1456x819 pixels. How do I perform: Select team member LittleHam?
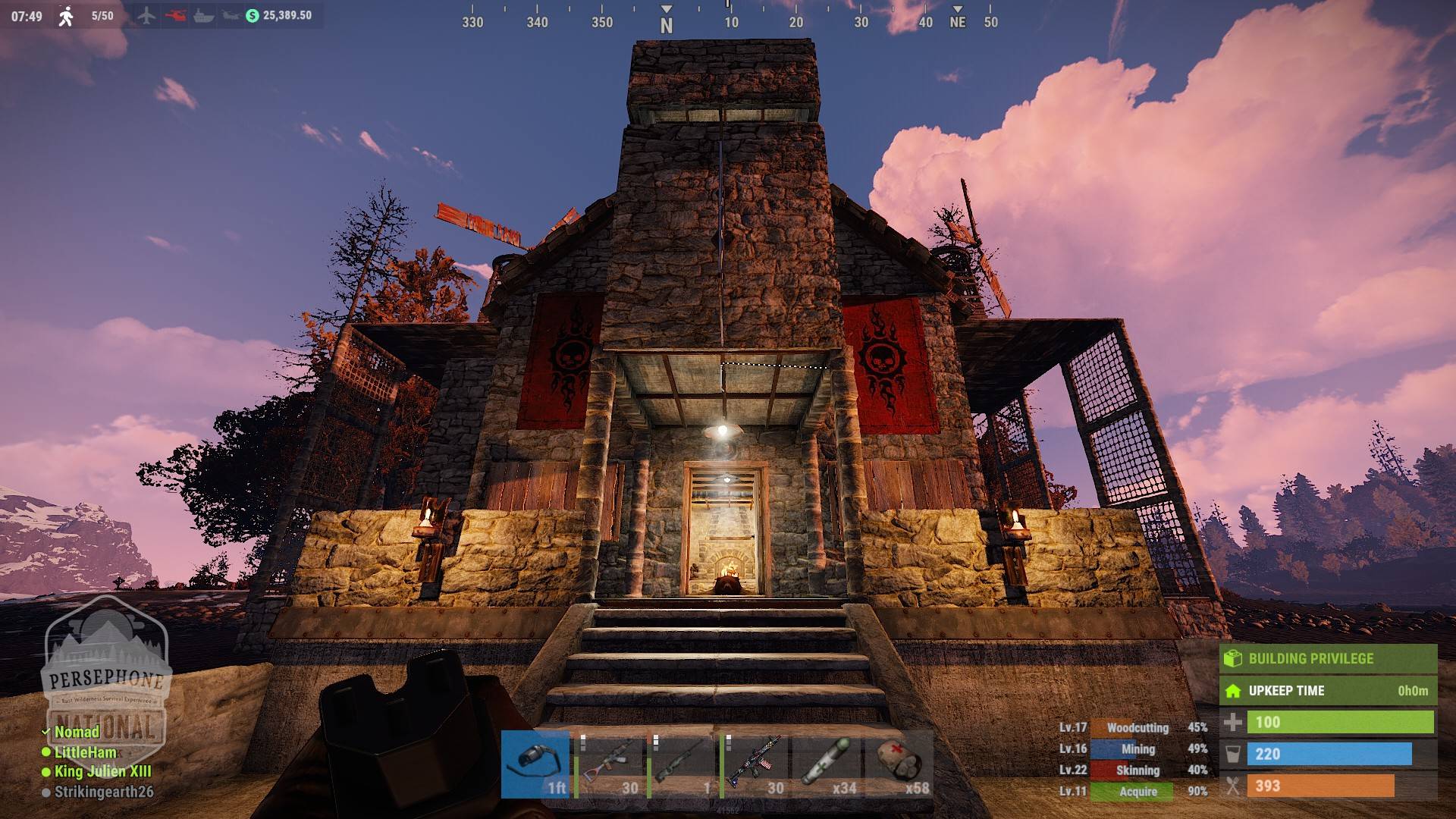click(85, 752)
